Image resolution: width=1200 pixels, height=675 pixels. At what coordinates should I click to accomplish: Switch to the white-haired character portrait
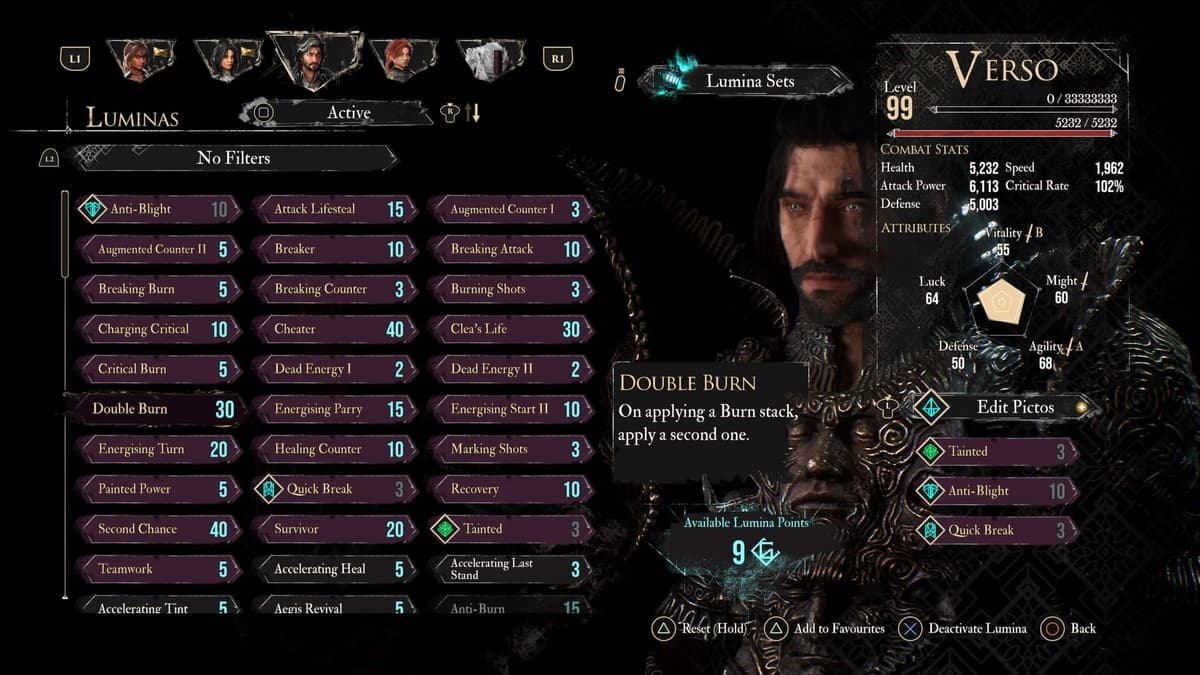point(490,58)
